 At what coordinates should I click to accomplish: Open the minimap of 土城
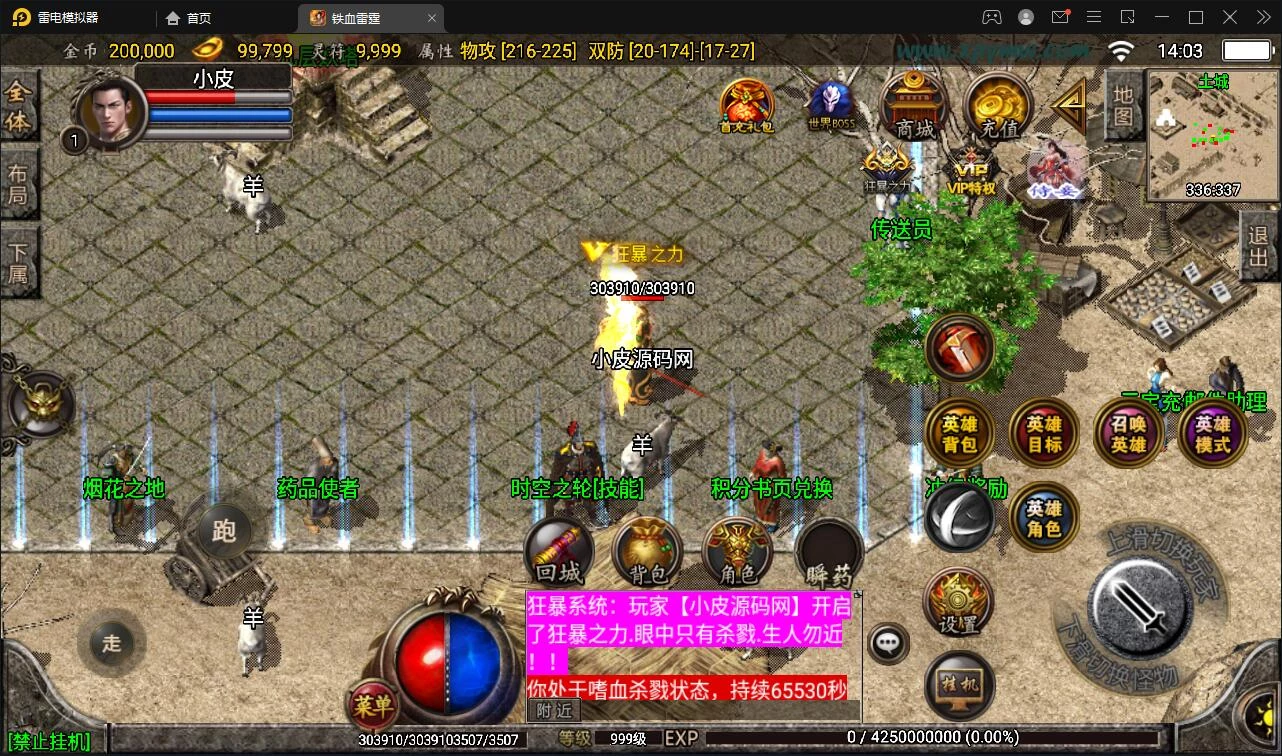point(1212,136)
